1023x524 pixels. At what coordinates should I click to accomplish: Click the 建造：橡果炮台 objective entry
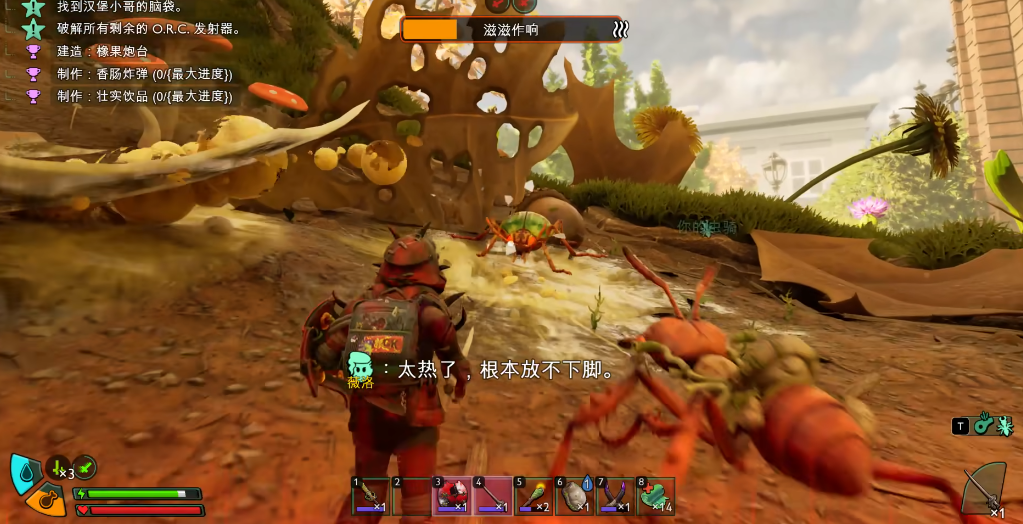tap(104, 51)
